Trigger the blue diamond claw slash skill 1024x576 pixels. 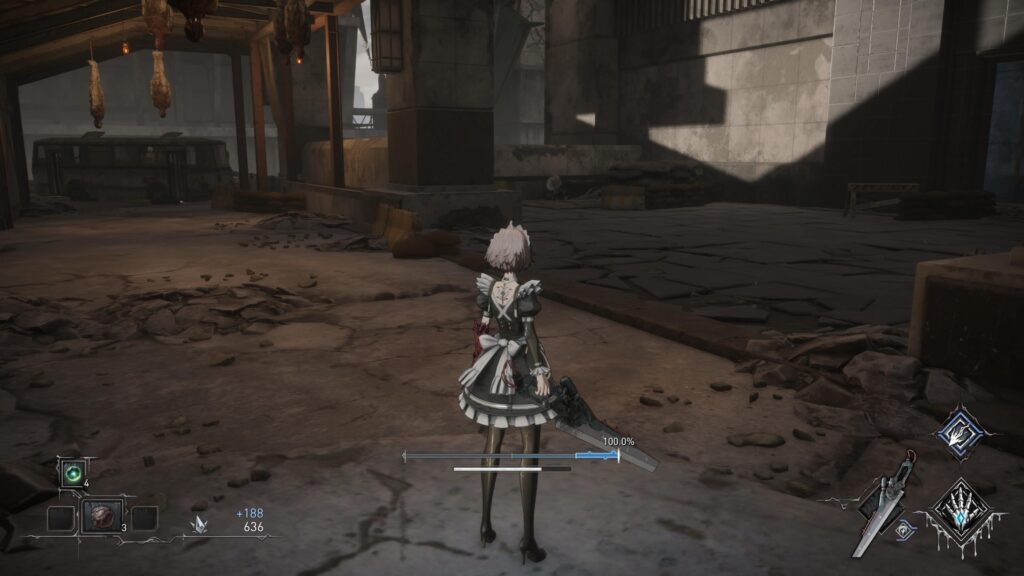click(x=959, y=430)
